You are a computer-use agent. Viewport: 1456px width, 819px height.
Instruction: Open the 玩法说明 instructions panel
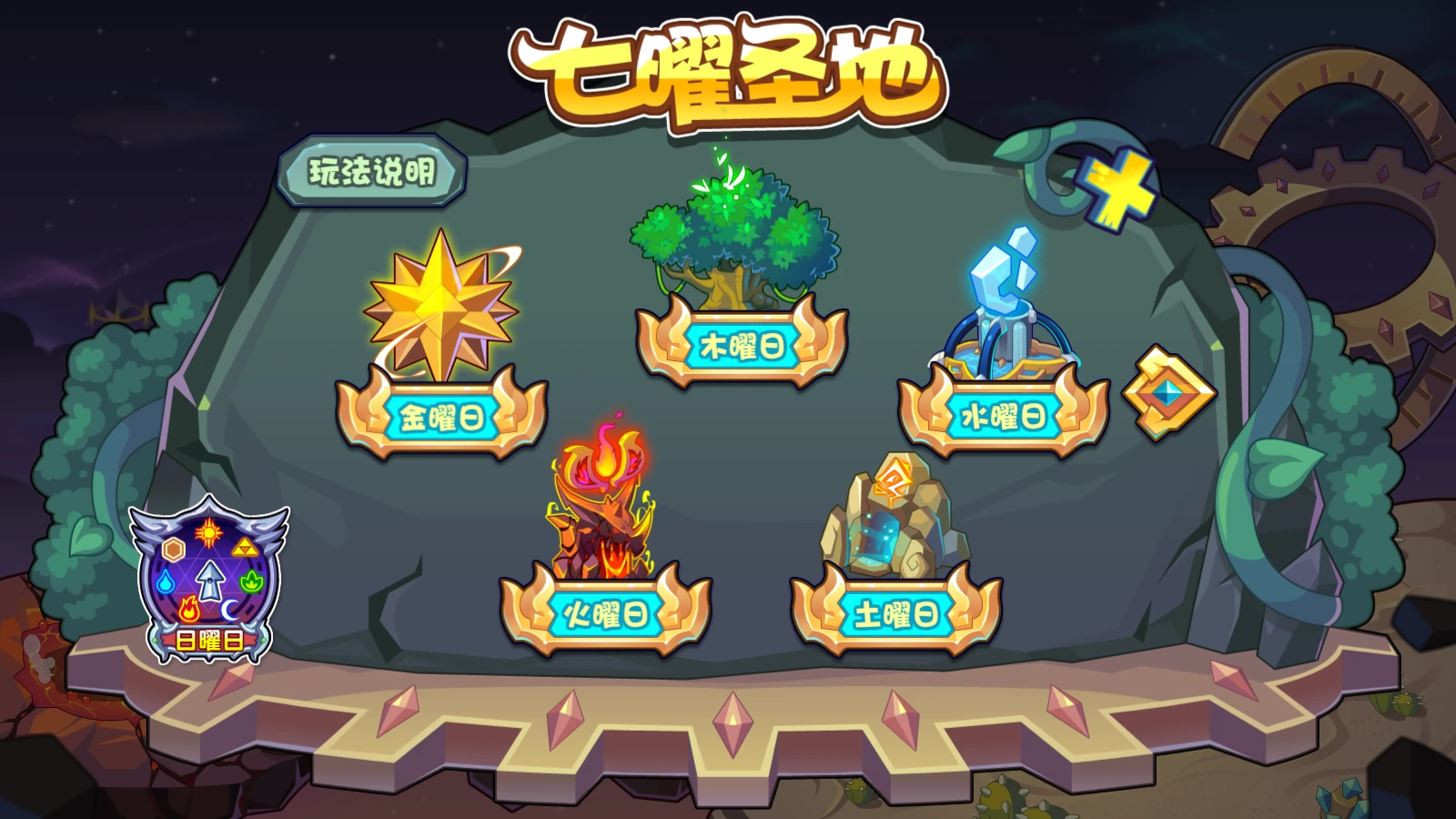pos(373,171)
